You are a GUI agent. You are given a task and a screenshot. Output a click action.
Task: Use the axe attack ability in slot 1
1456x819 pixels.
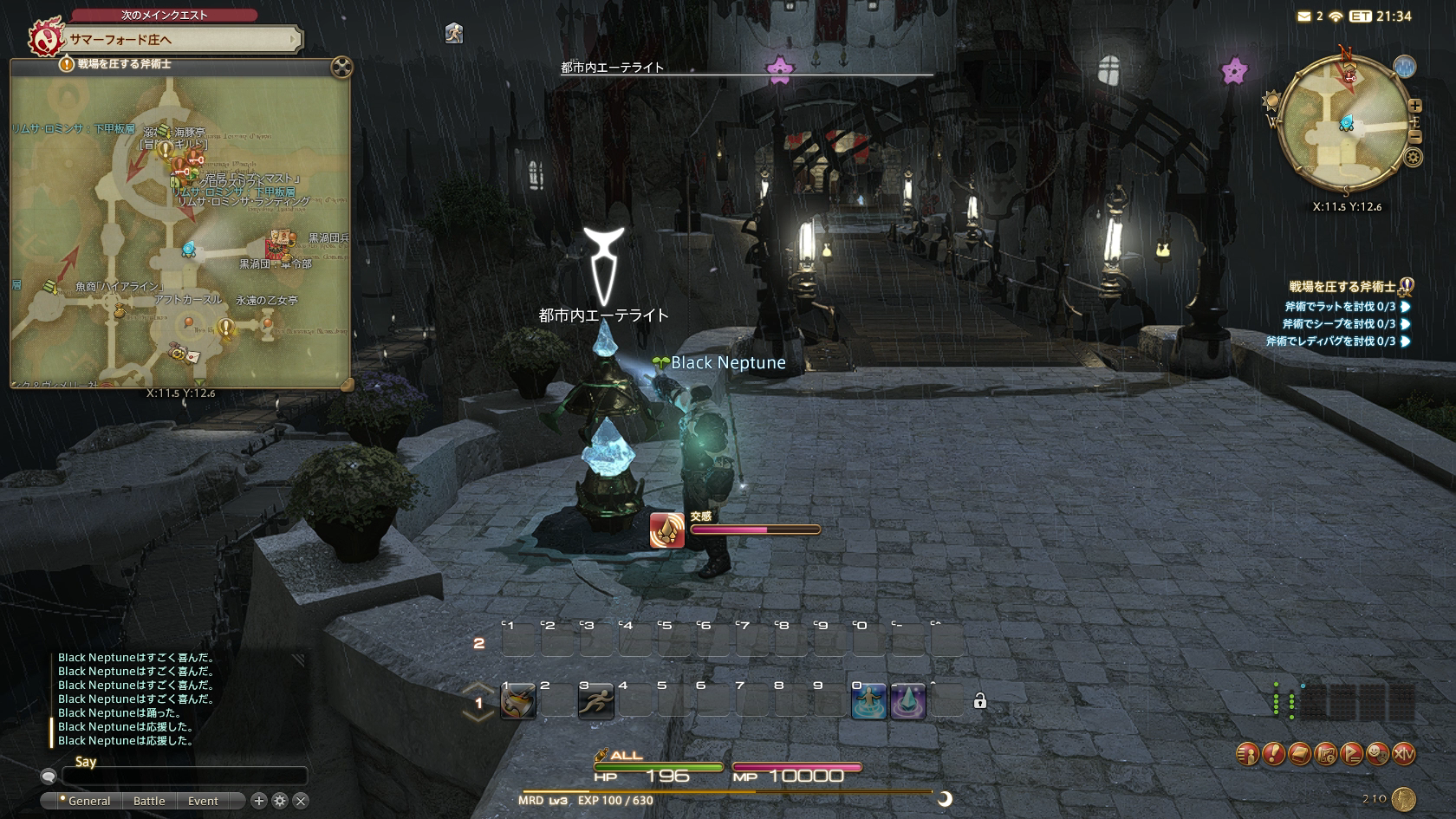tap(518, 701)
